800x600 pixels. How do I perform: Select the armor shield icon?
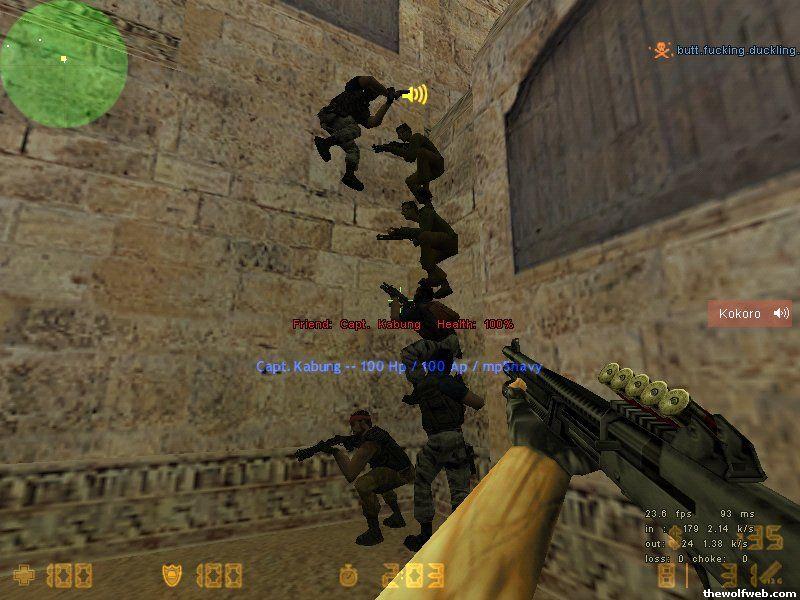(x=171, y=575)
